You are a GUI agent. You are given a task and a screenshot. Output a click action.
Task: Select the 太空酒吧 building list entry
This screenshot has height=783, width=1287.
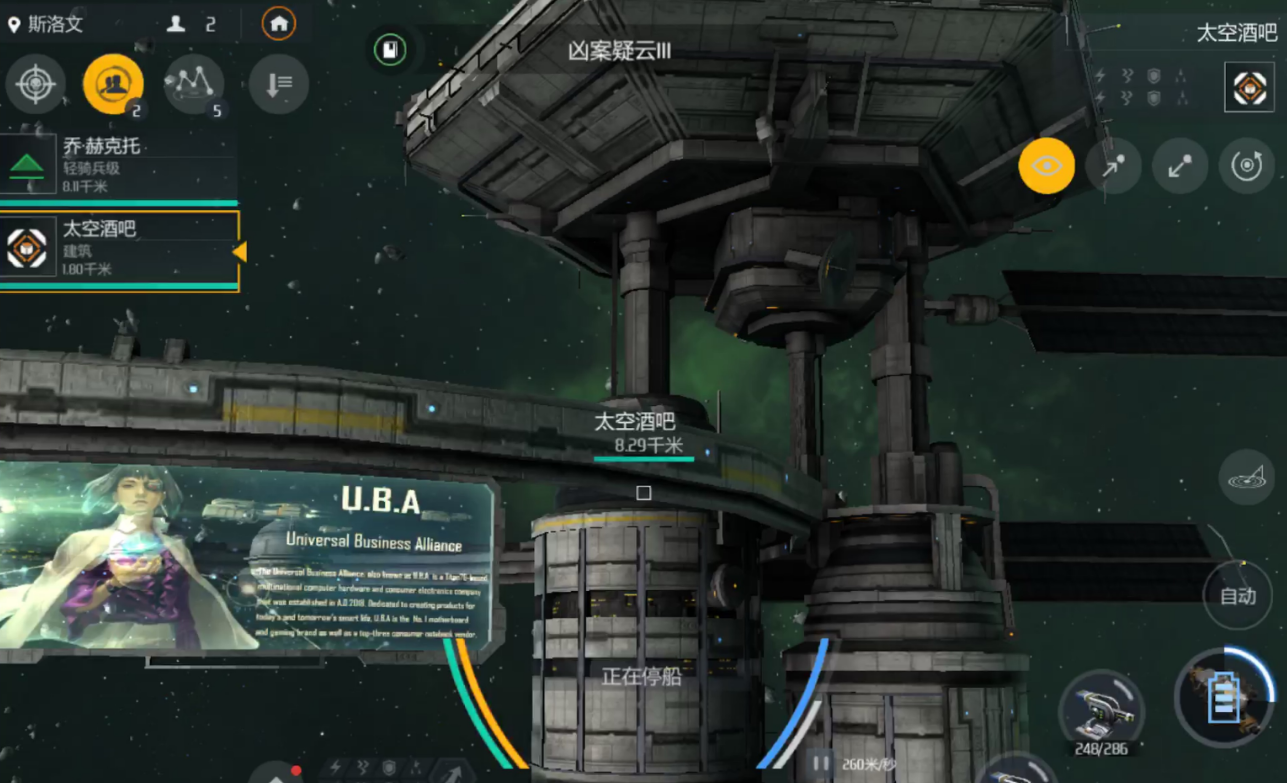pos(119,250)
